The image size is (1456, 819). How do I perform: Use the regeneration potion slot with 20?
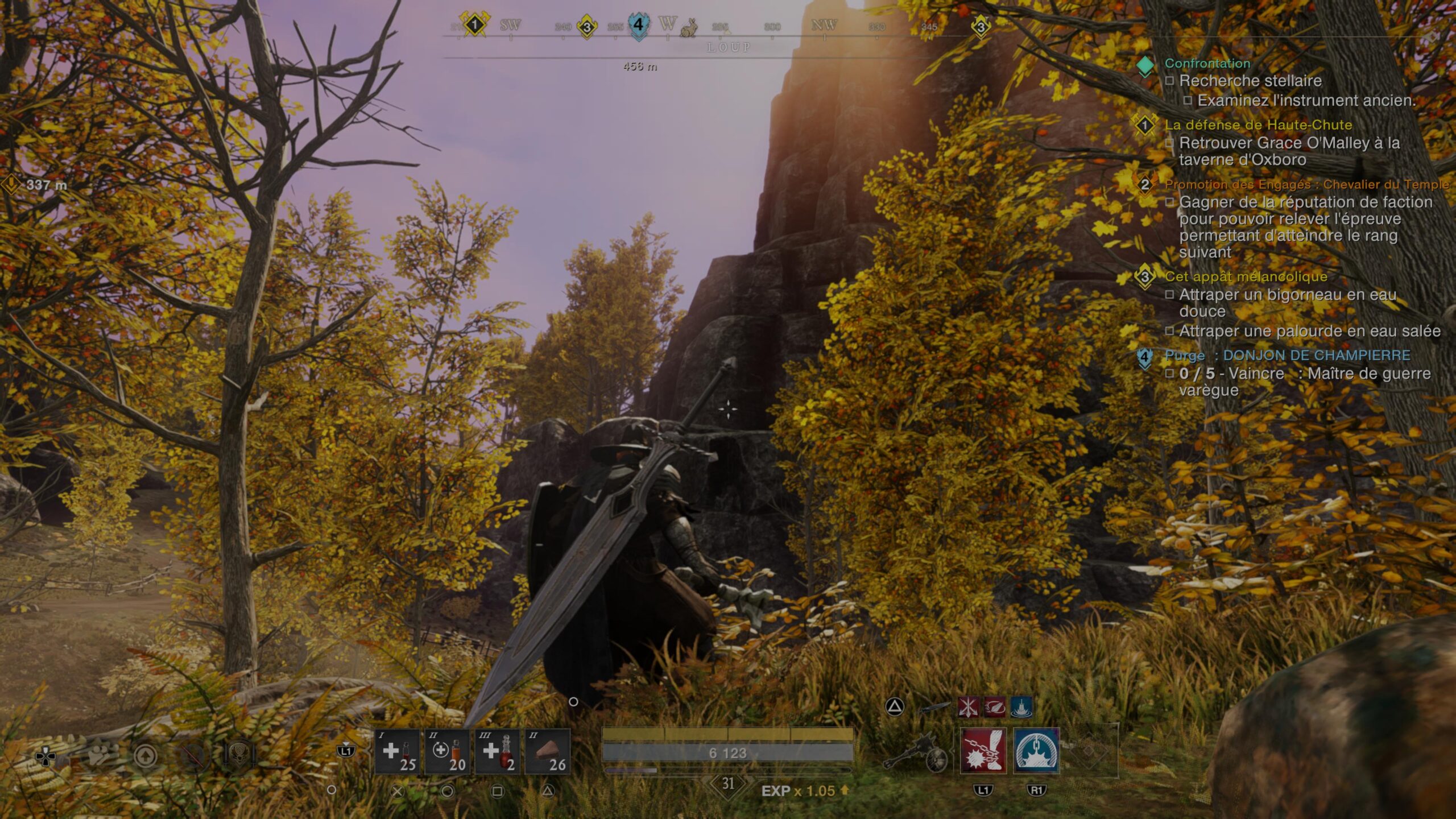(447, 751)
